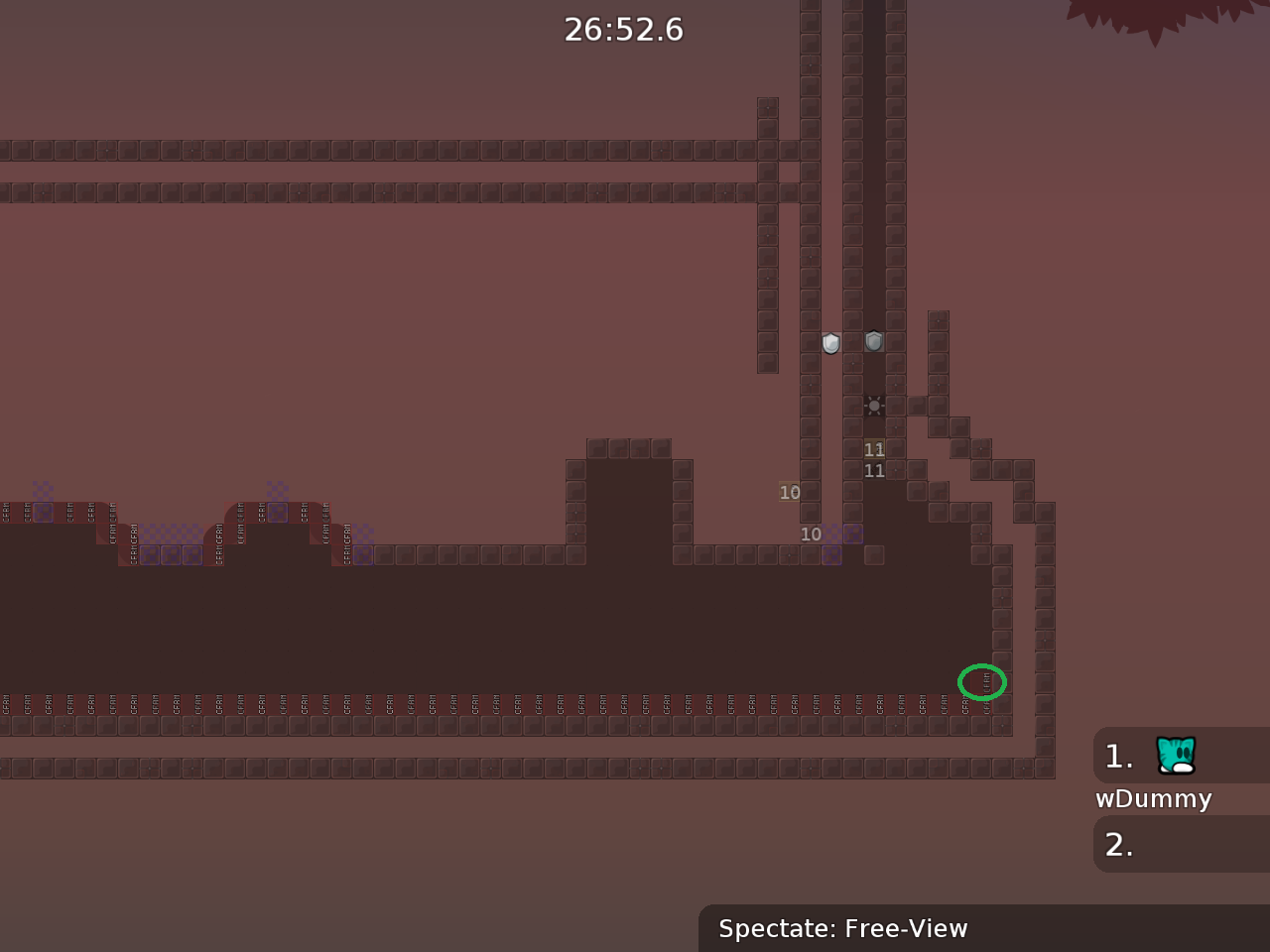Select the sun-shaped laser emitter icon
Image resolution: width=1270 pixels, height=952 pixels.
pyautogui.click(x=873, y=406)
